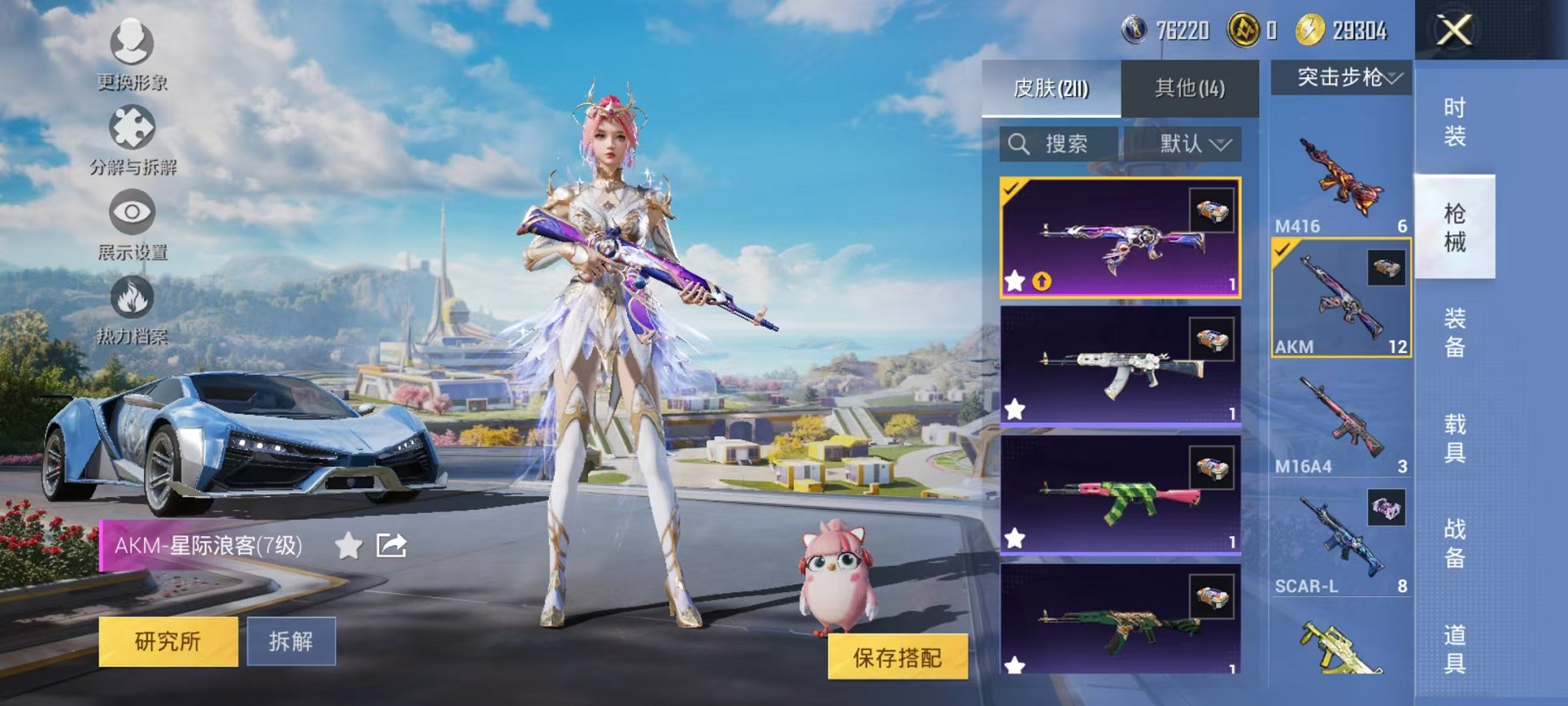1568x706 pixels.
Task: Open the 突击步枪 weapon category dropdown
Action: coord(1340,77)
